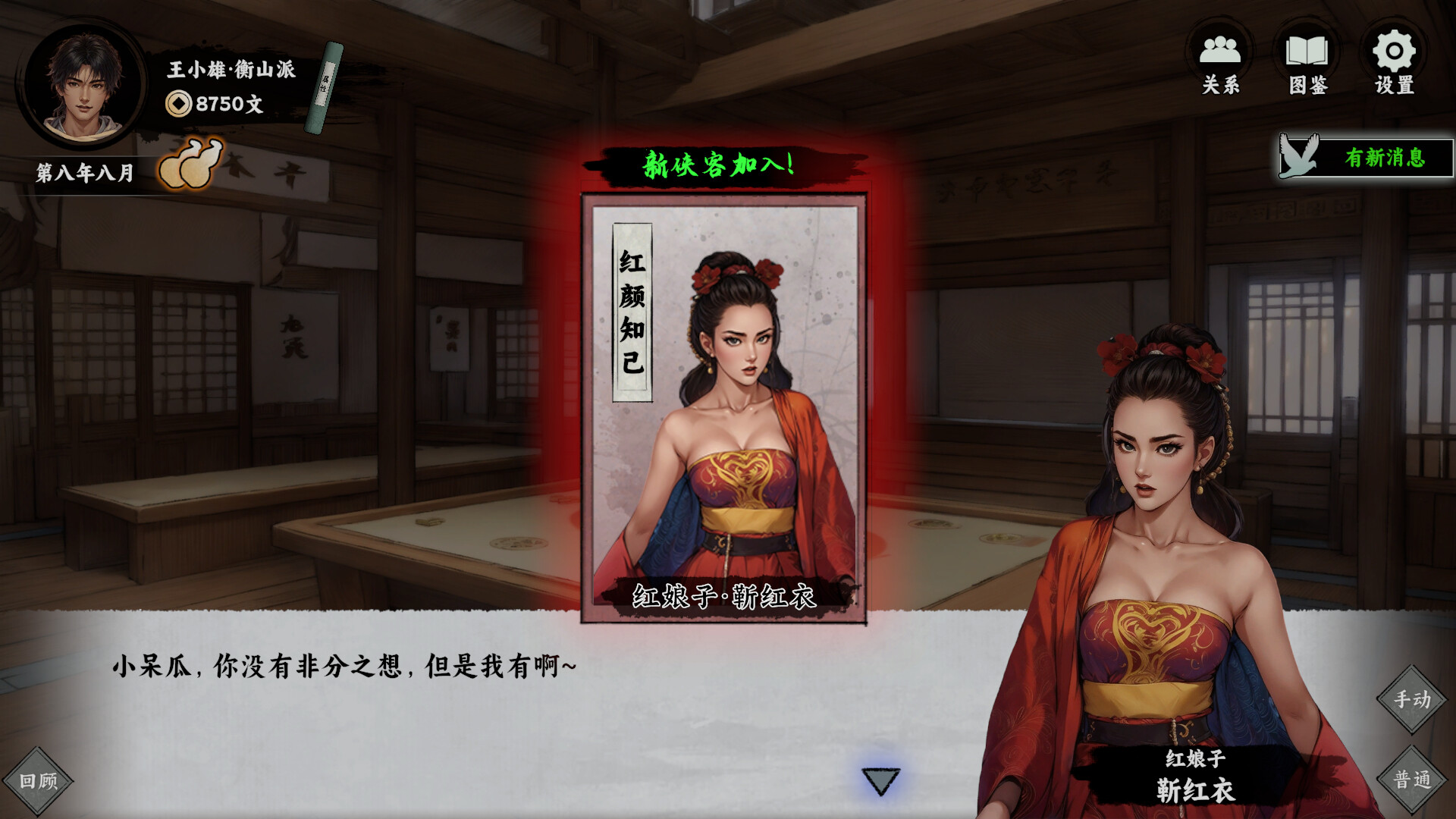Click the 王小雄·衡山派 name label
The height and width of the screenshot is (819, 1456).
(x=229, y=68)
